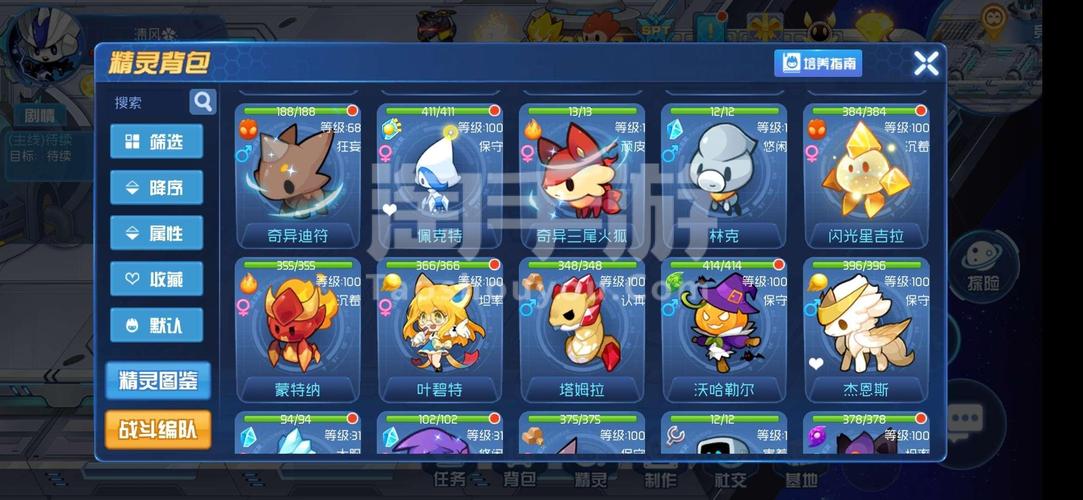Sort by 属性 attribute

[156, 233]
